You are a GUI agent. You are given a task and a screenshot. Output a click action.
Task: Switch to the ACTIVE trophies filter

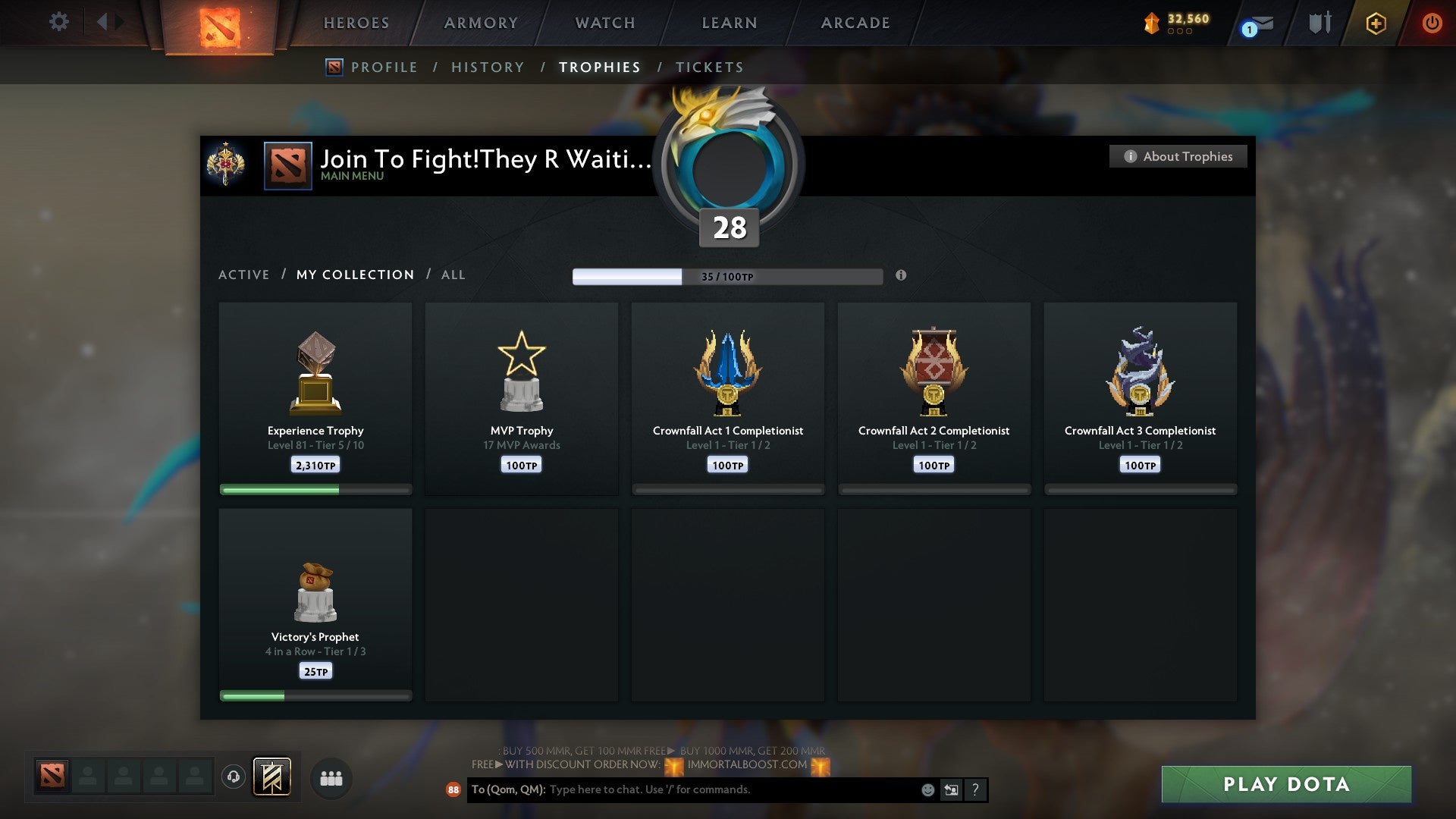tap(244, 275)
